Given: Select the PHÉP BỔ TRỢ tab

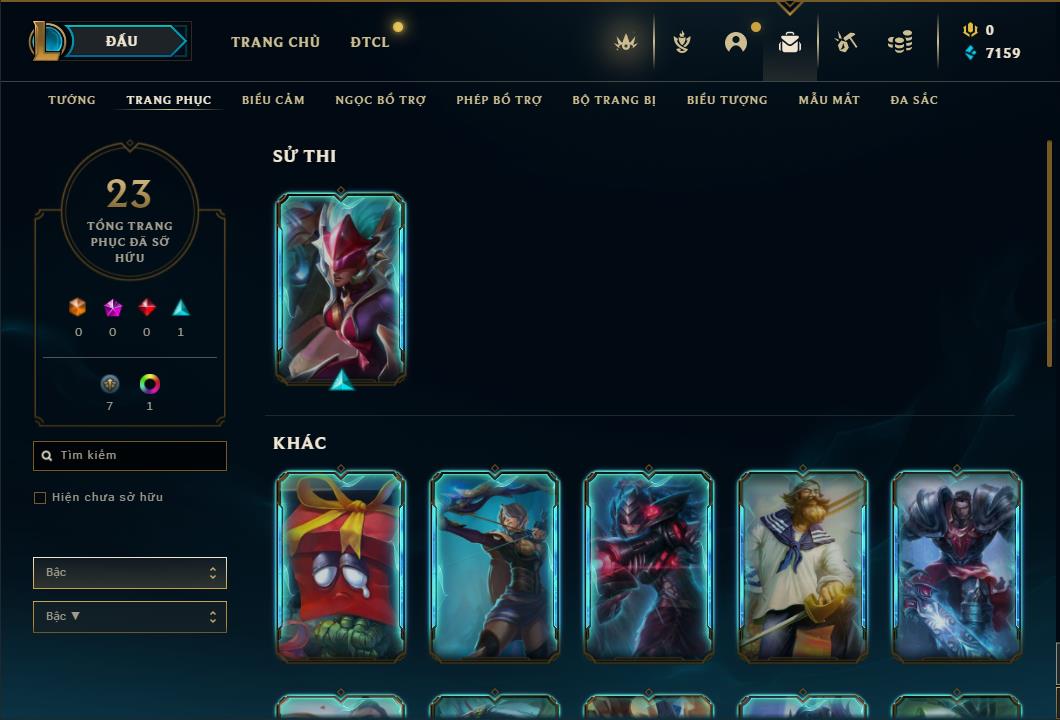Looking at the screenshot, I should [x=499, y=100].
